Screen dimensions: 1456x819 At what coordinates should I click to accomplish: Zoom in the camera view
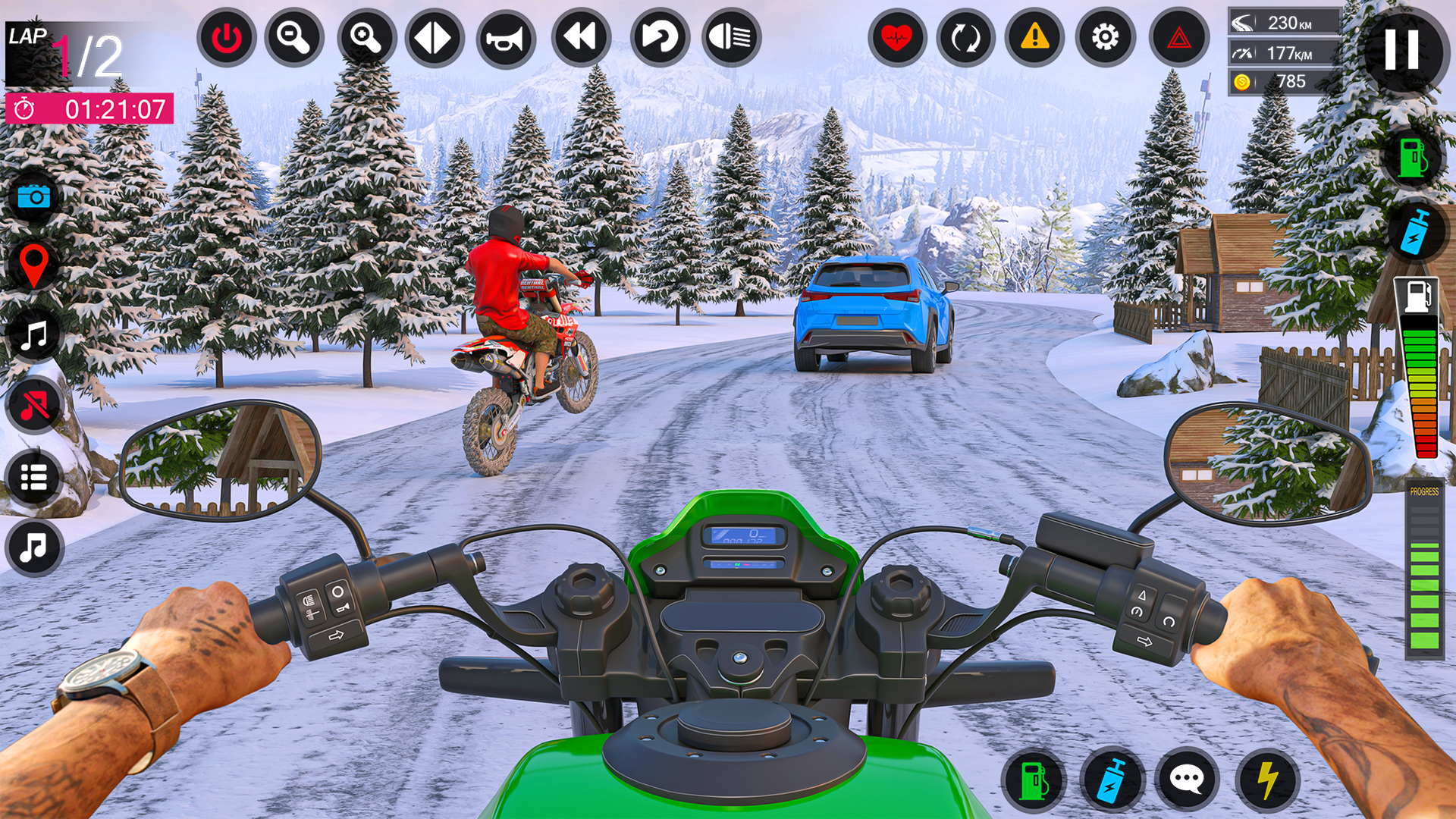point(367,36)
